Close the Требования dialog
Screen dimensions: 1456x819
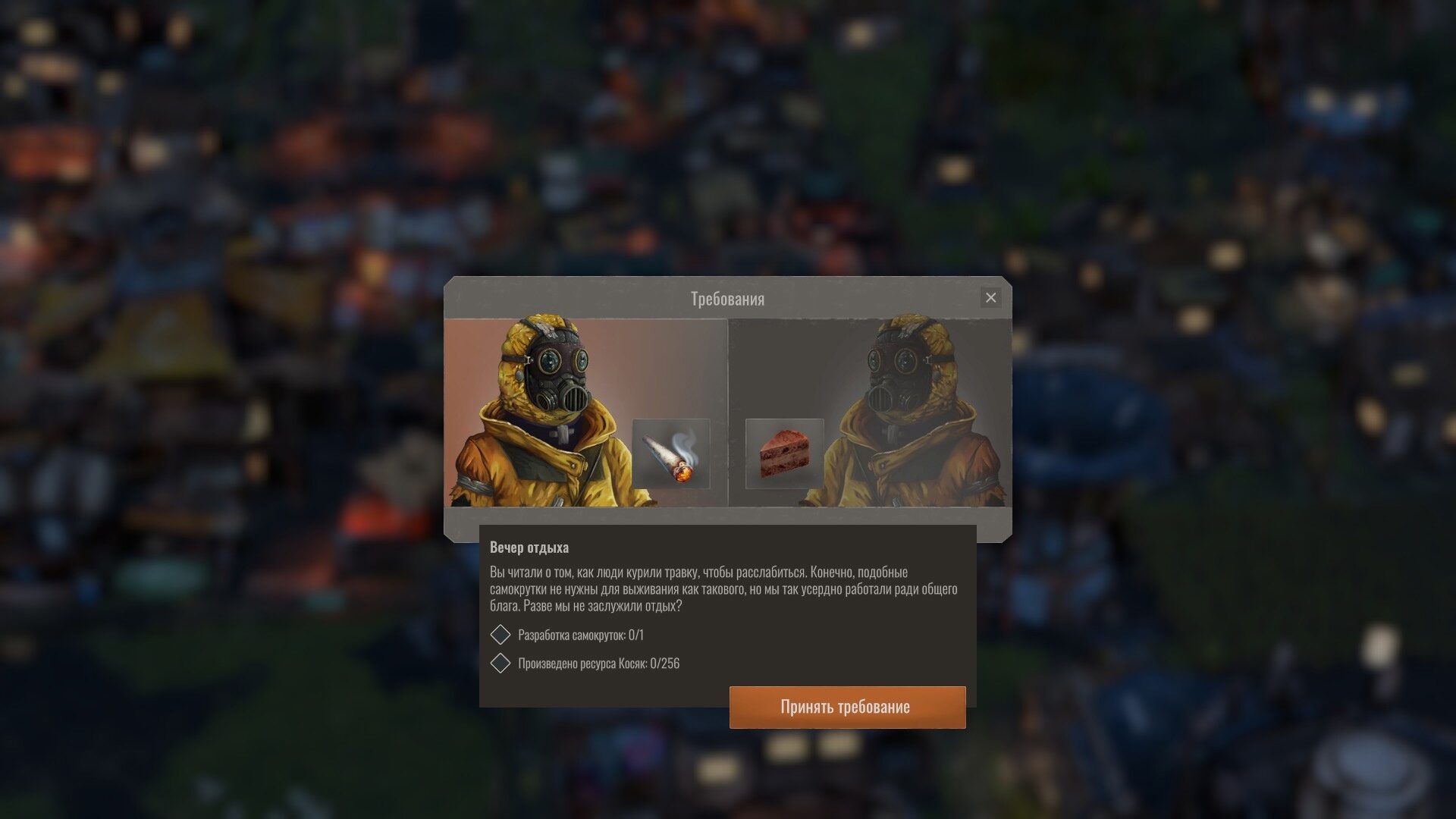click(x=990, y=298)
